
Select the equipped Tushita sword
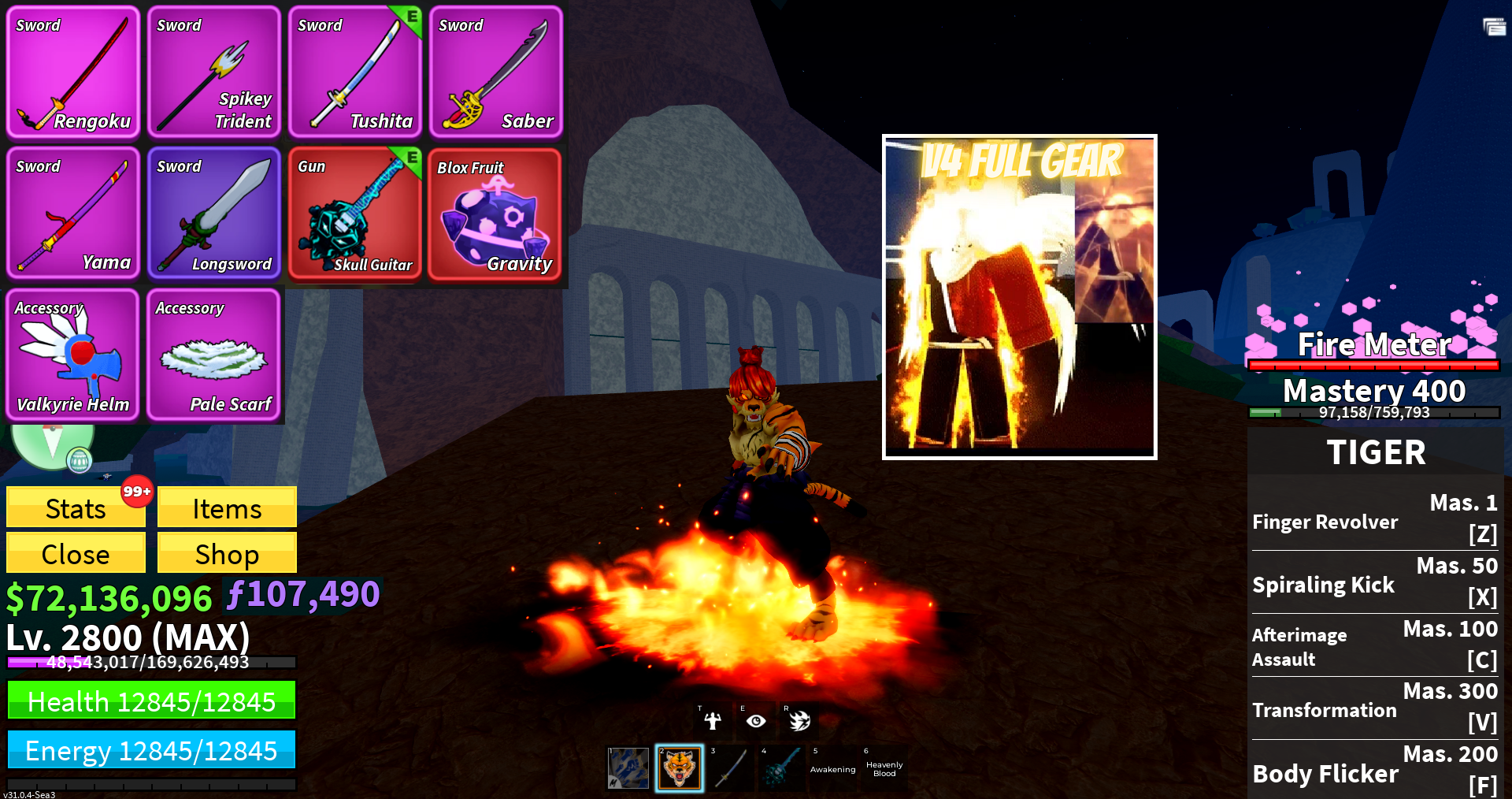coord(355,72)
